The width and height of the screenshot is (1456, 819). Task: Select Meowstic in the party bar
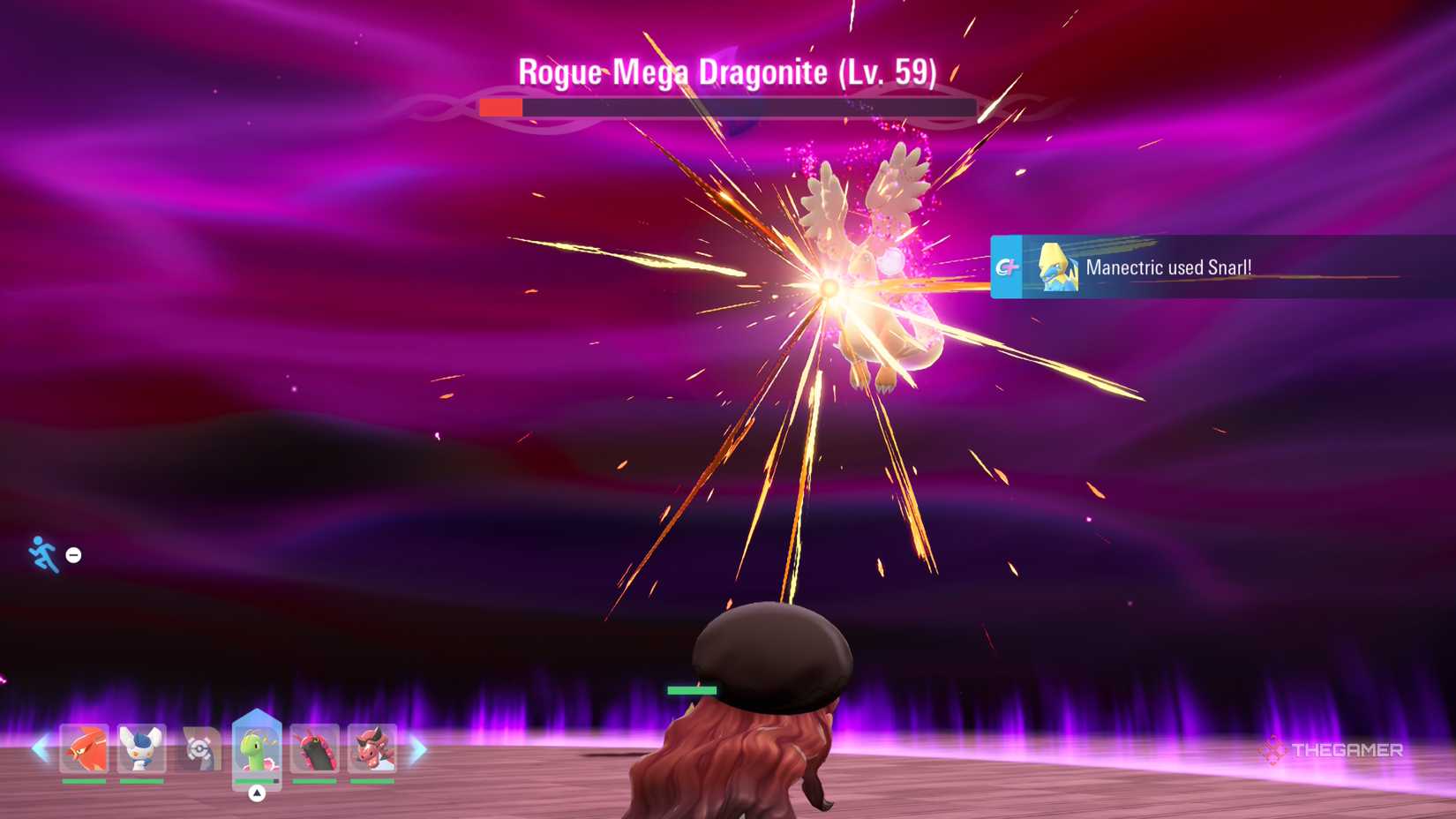[x=141, y=750]
